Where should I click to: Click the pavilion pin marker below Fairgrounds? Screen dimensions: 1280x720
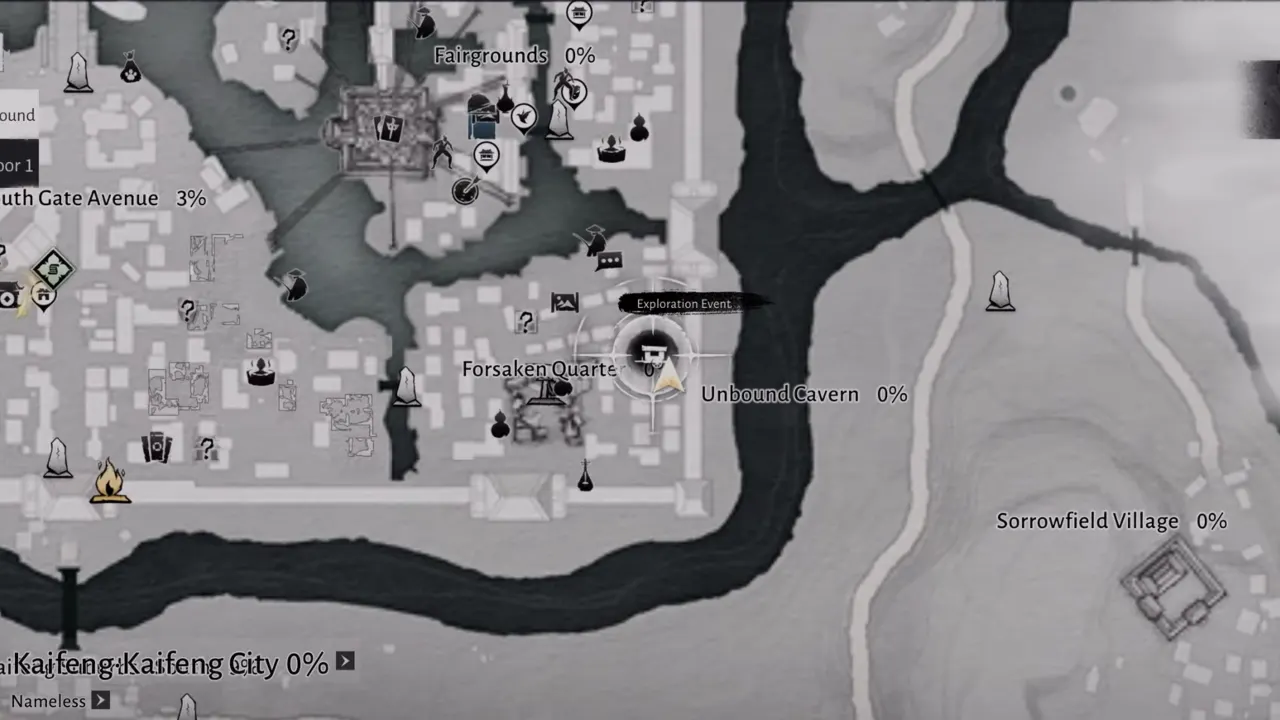click(487, 155)
